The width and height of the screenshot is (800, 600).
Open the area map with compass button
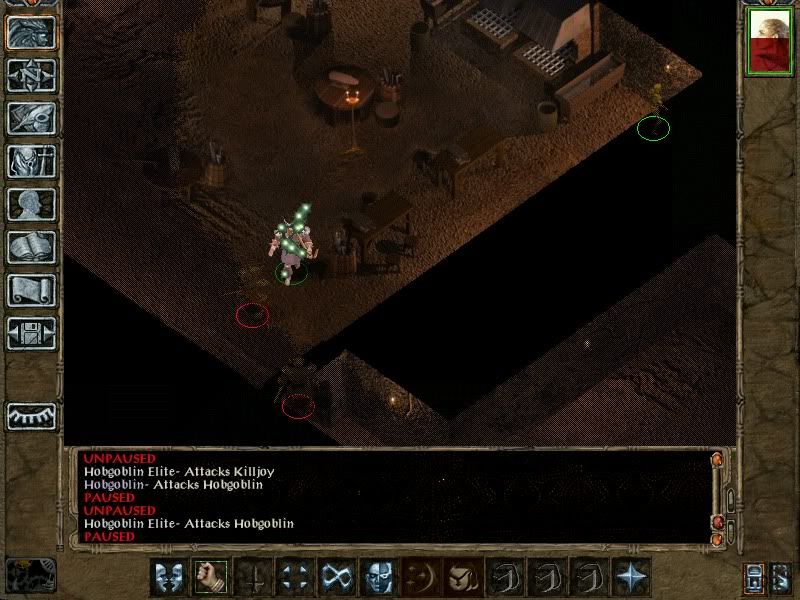31,75
